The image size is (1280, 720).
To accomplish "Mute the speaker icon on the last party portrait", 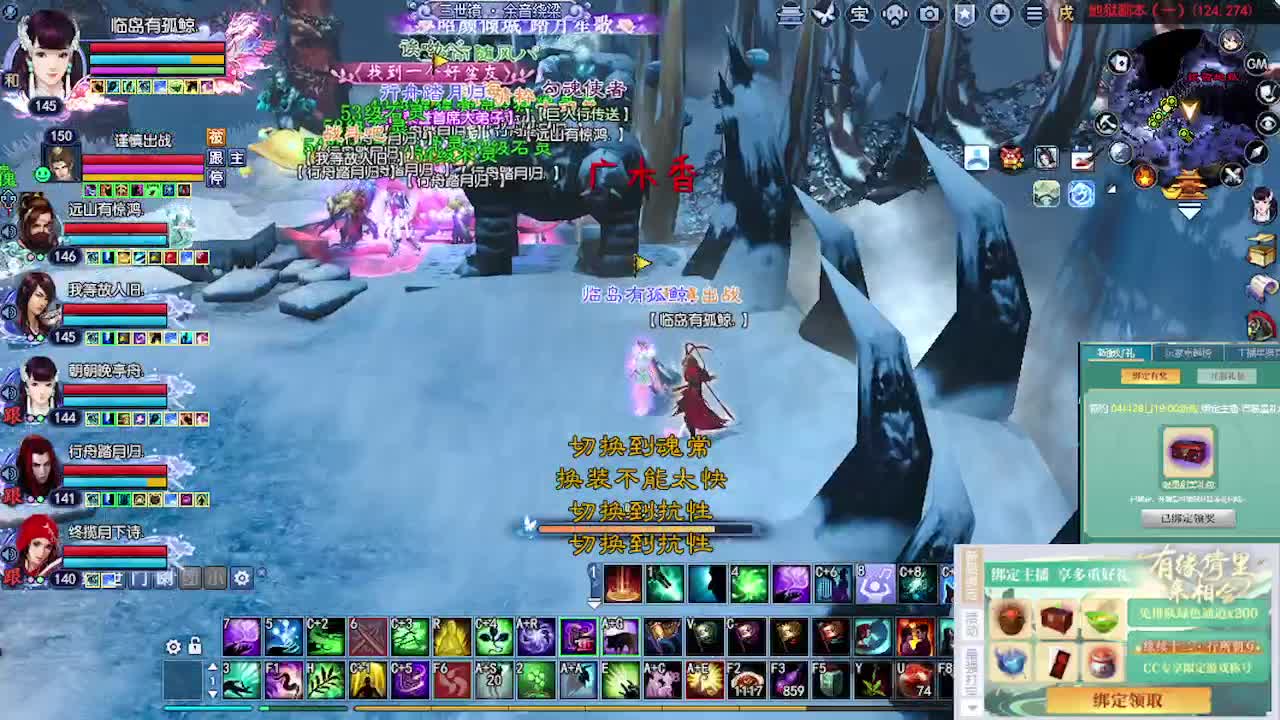I will pos(9,554).
